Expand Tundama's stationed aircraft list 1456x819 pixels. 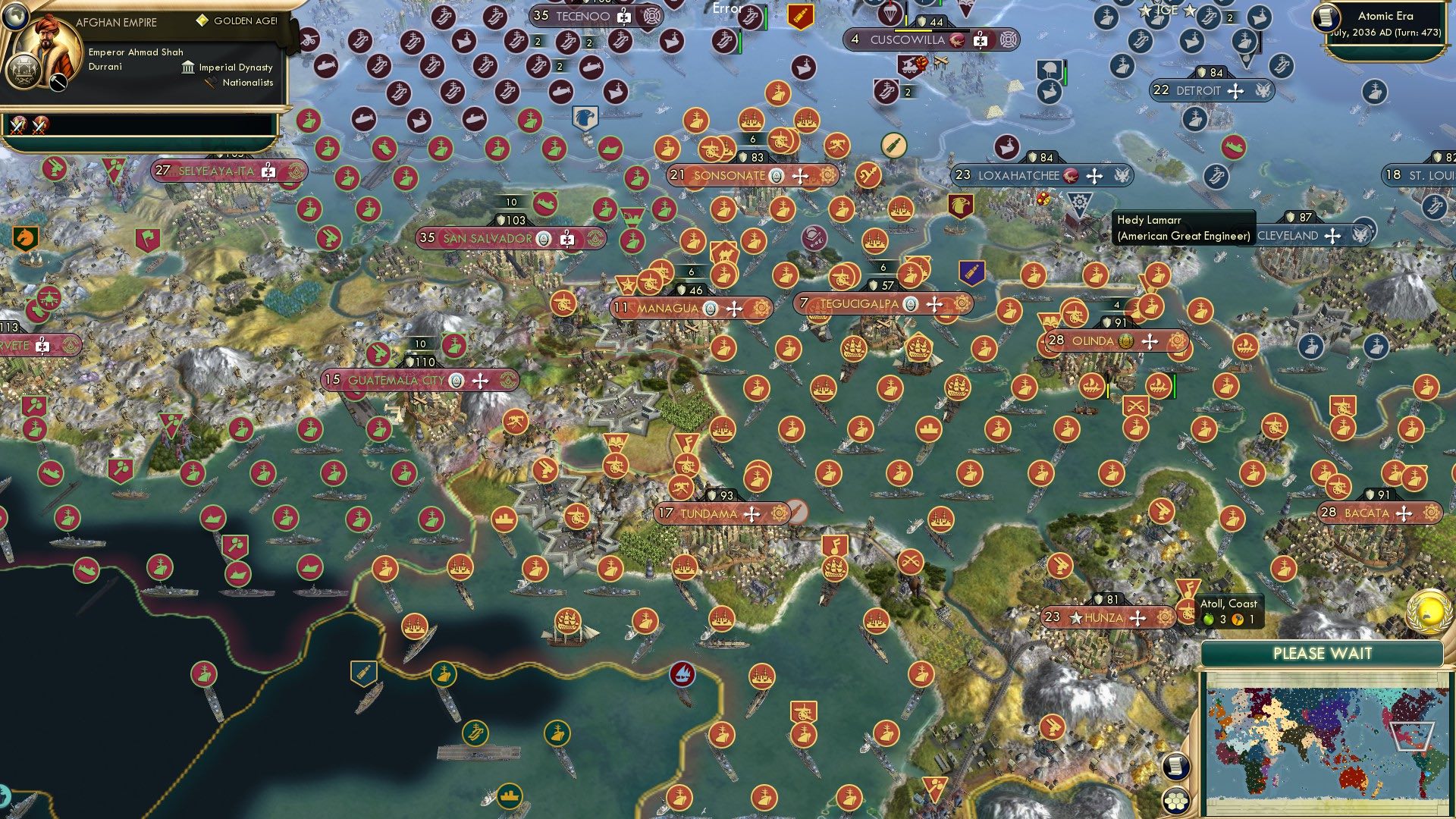click(x=753, y=513)
